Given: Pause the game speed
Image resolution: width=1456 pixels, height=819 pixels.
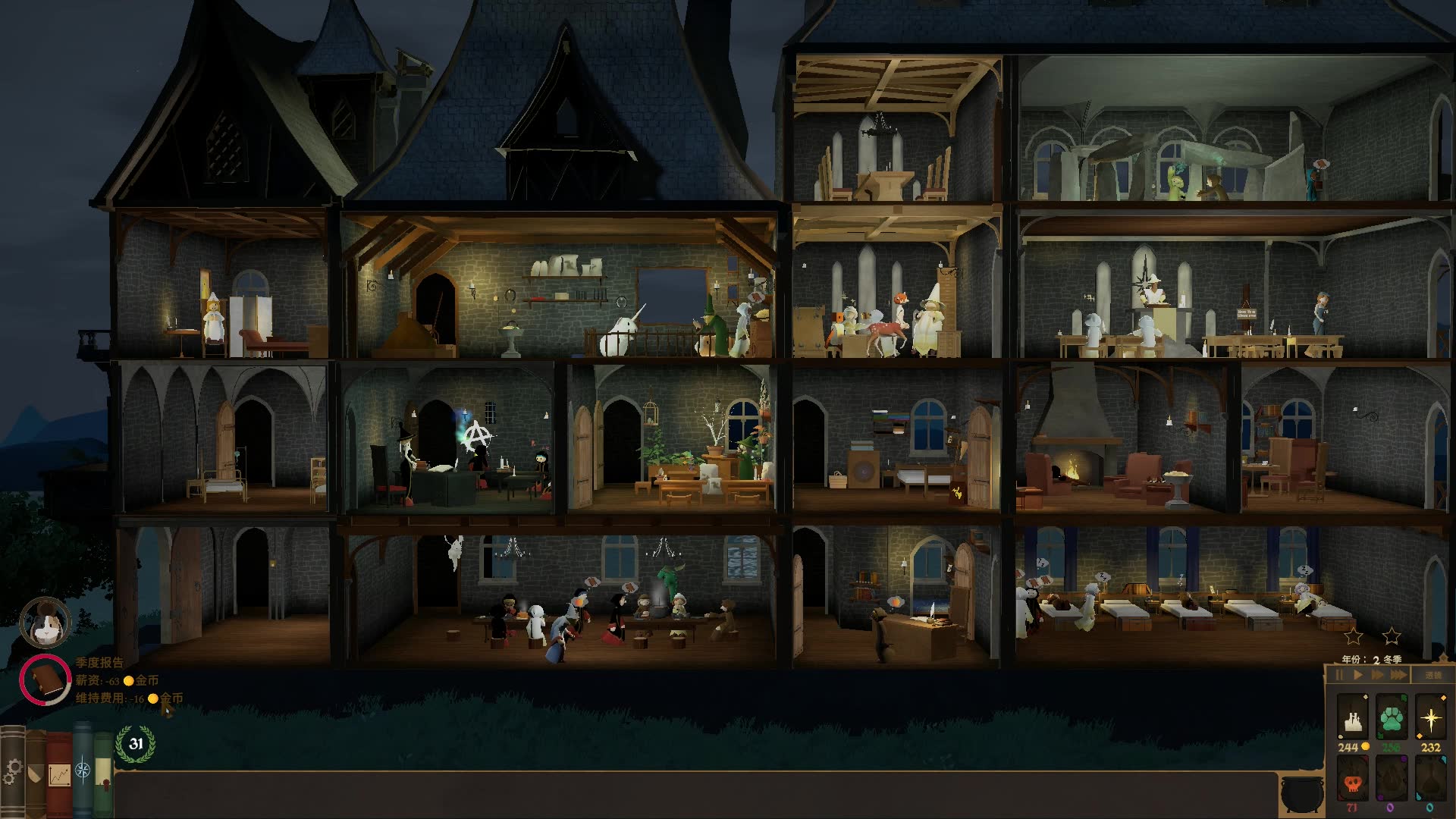Looking at the screenshot, I should (1339, 675).
